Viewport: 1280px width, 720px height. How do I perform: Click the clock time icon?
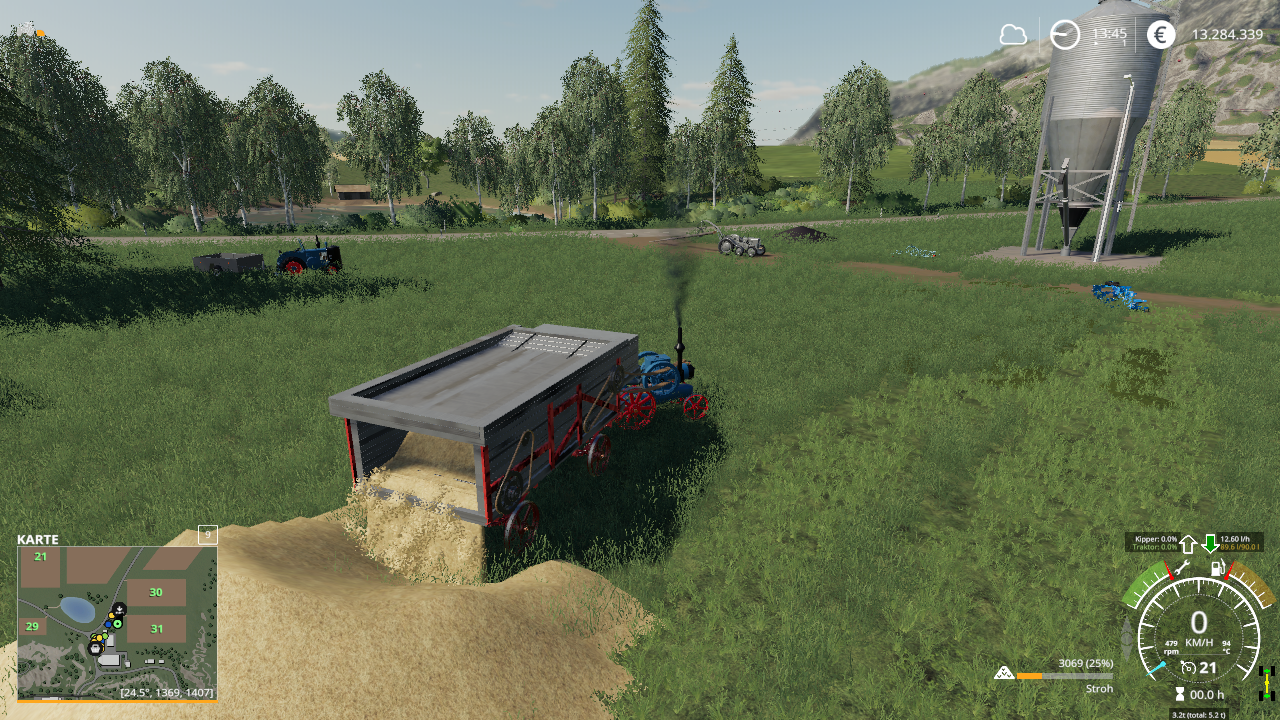point(1065,35)
